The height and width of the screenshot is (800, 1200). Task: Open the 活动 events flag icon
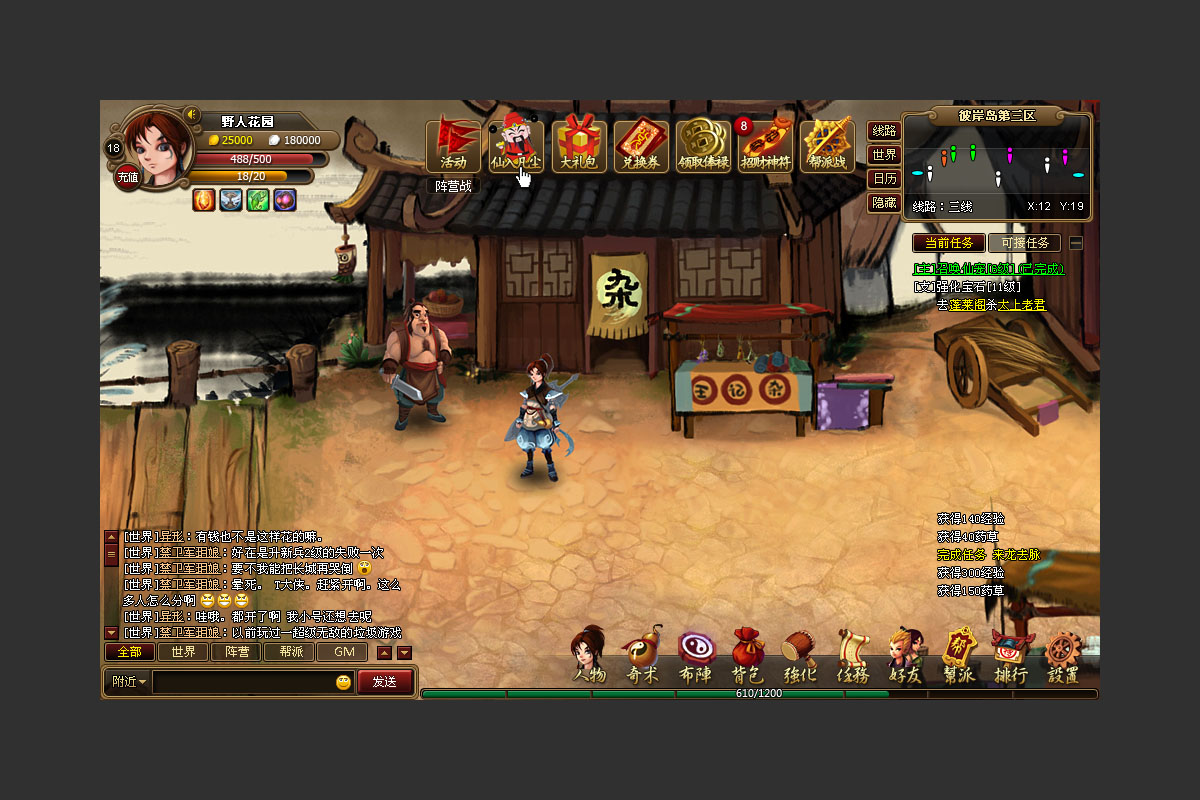click(453, 146)
